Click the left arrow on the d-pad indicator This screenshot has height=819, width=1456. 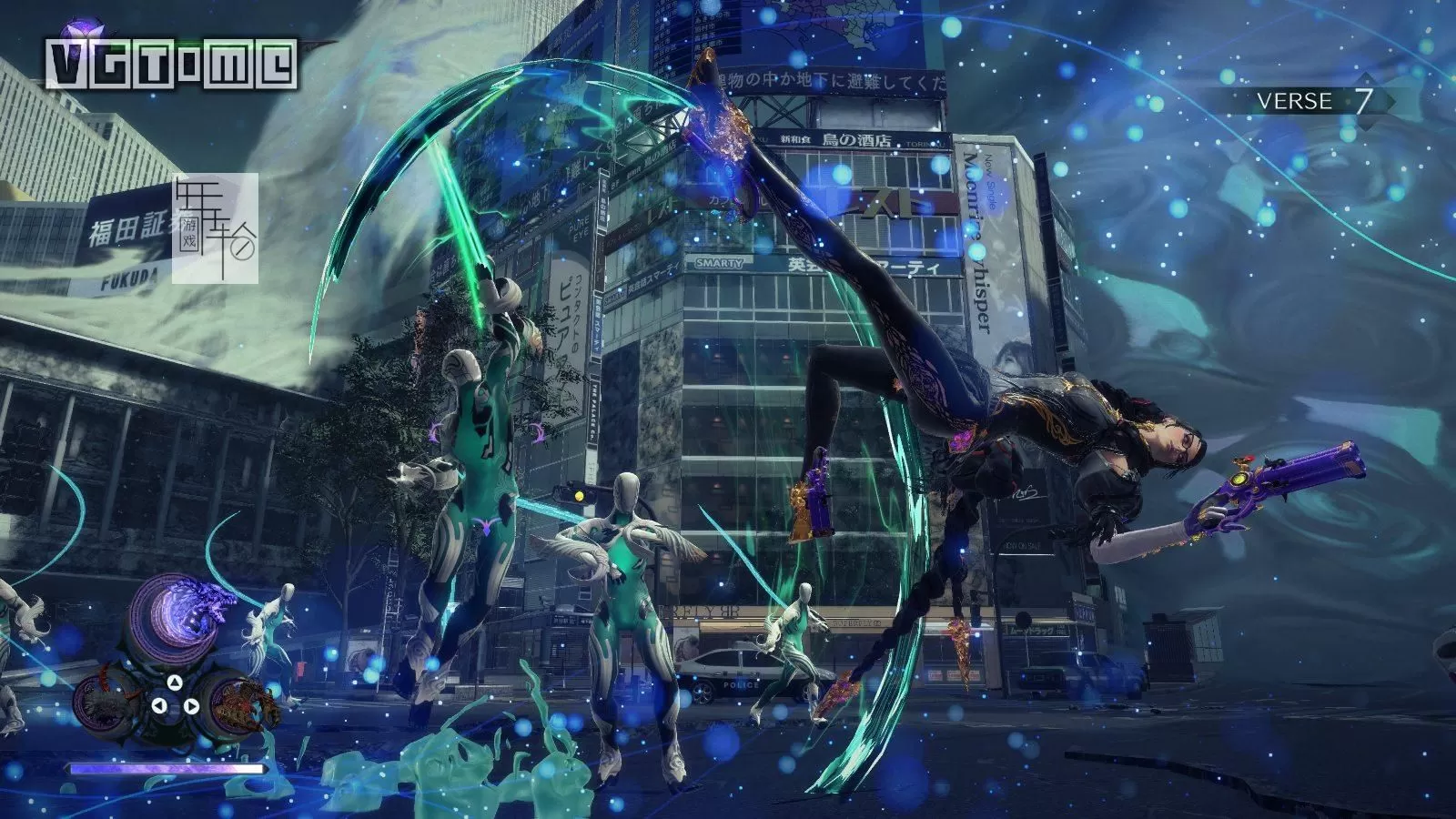(x=159, y=705)
